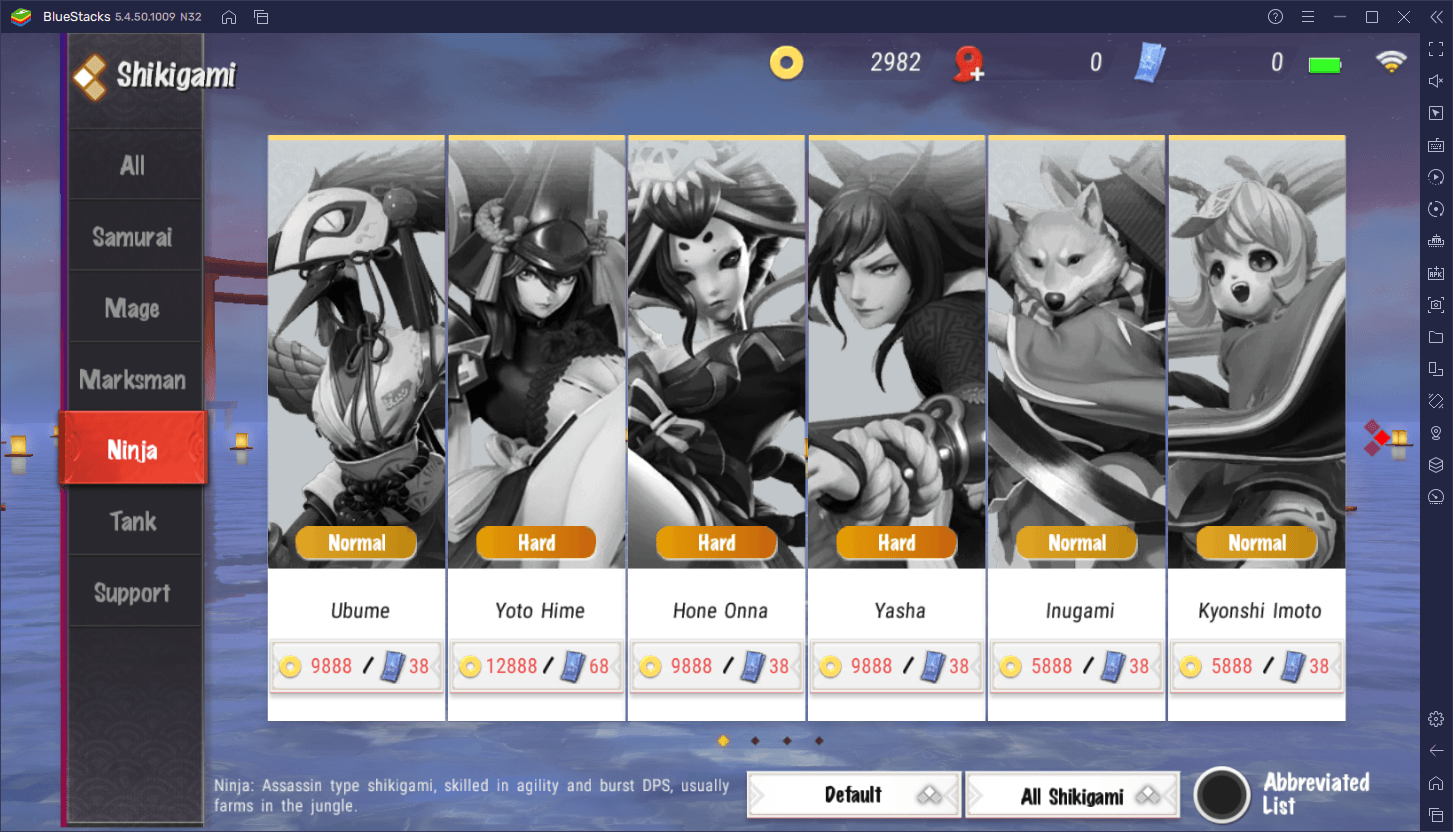Select the Ninja shikigami category
The image size is (1453, 832).
click(x=133, y=448)
